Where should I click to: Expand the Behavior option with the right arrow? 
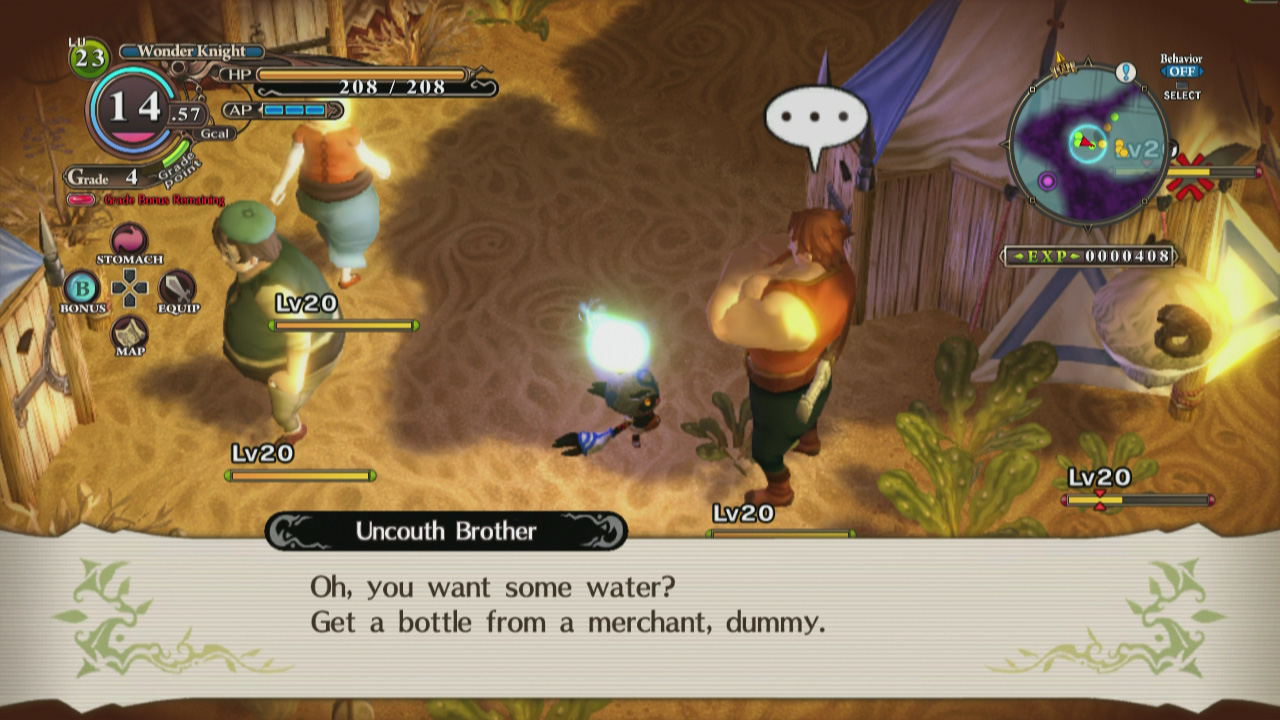coord(1202,71)
